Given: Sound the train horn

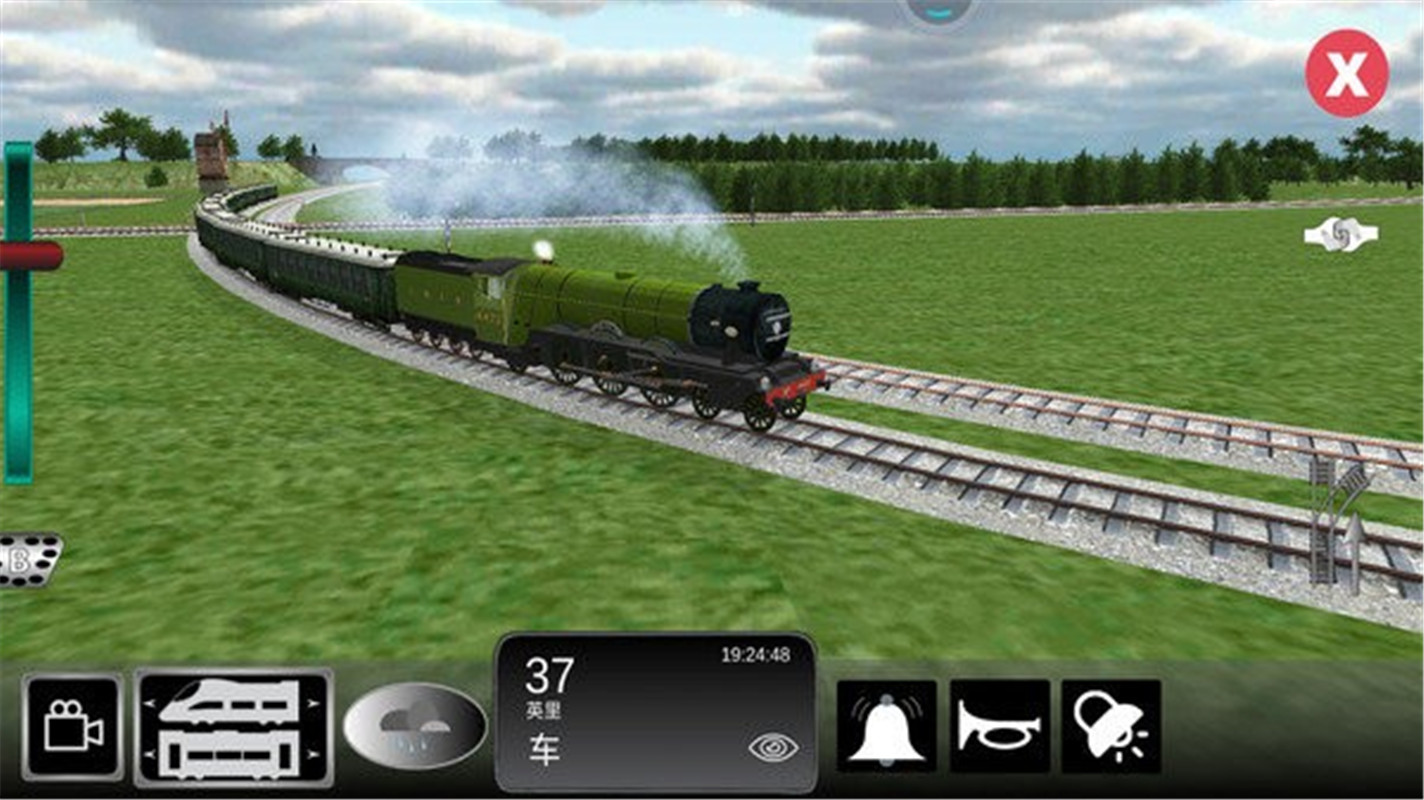Looking at the screenshot, I should (x=999, y=727).
